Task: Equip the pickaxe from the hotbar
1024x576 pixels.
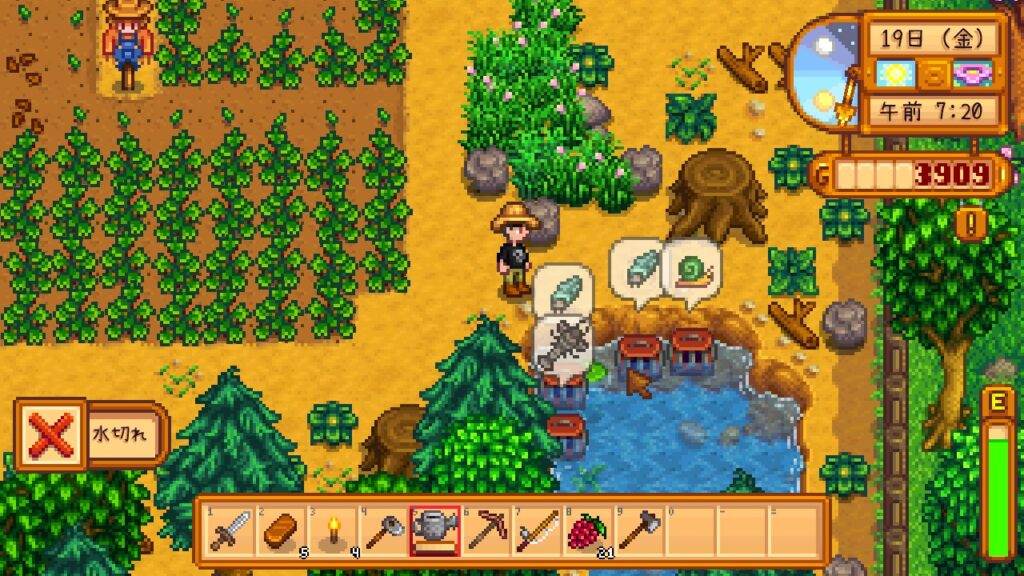Action: click(x=486, y=530)
